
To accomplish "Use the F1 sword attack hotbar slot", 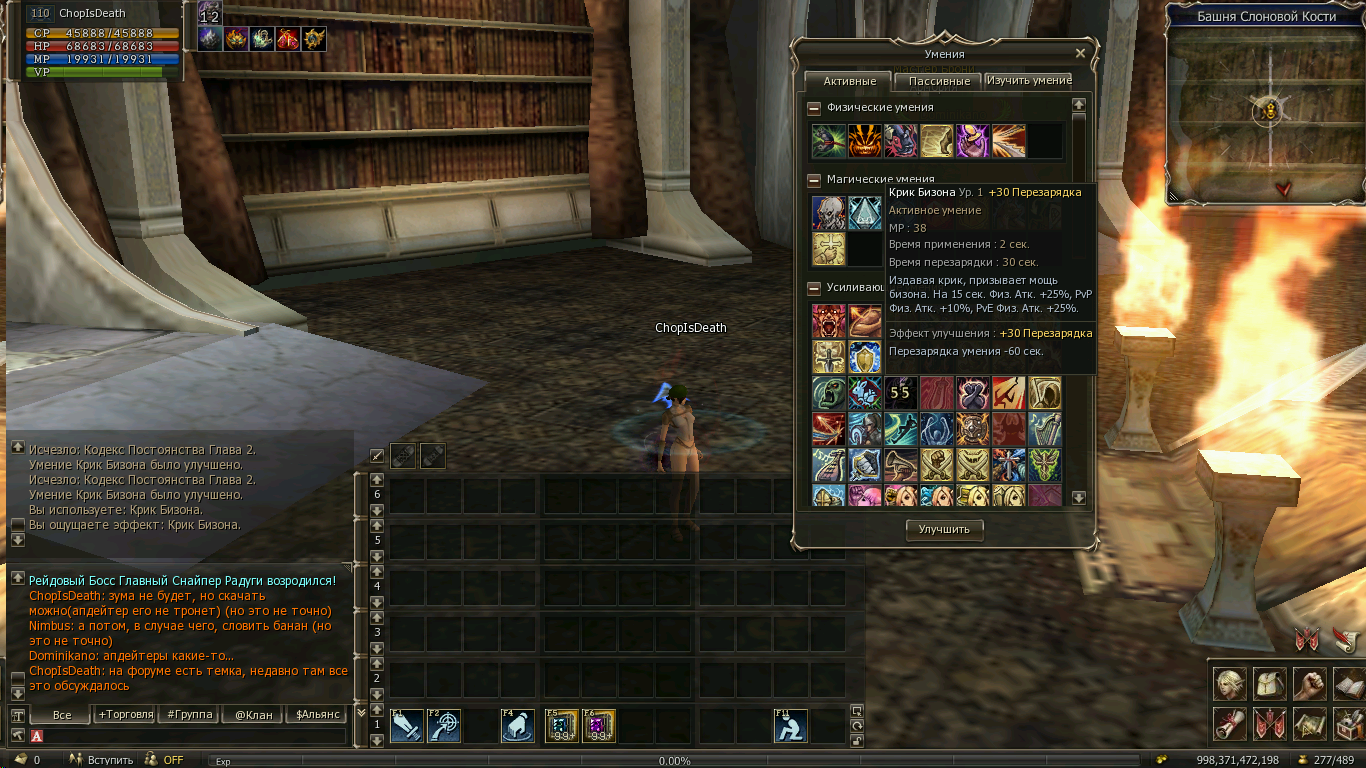I will 407,726.
